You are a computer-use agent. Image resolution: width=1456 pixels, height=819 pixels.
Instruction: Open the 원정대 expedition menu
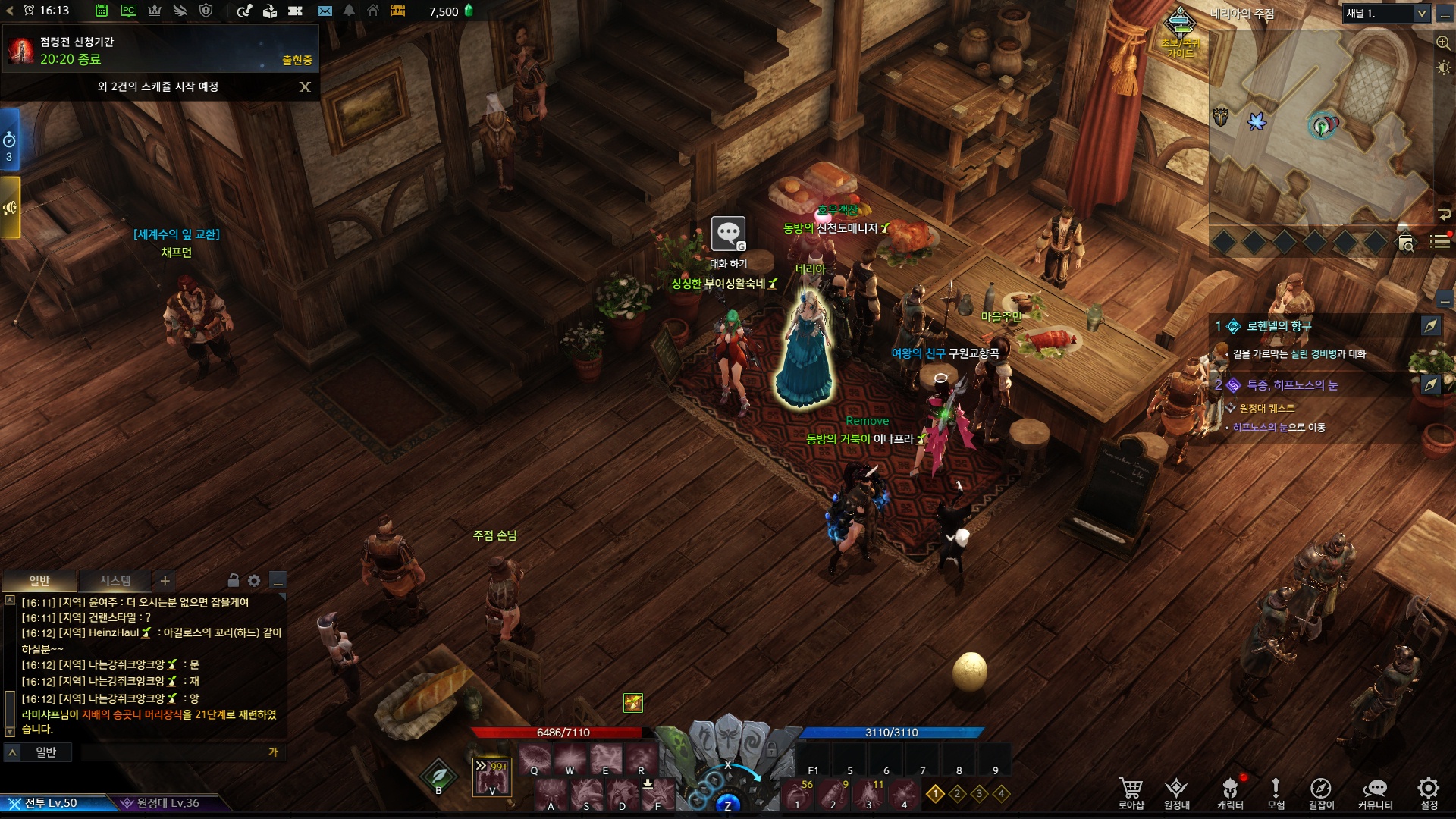1176,792
